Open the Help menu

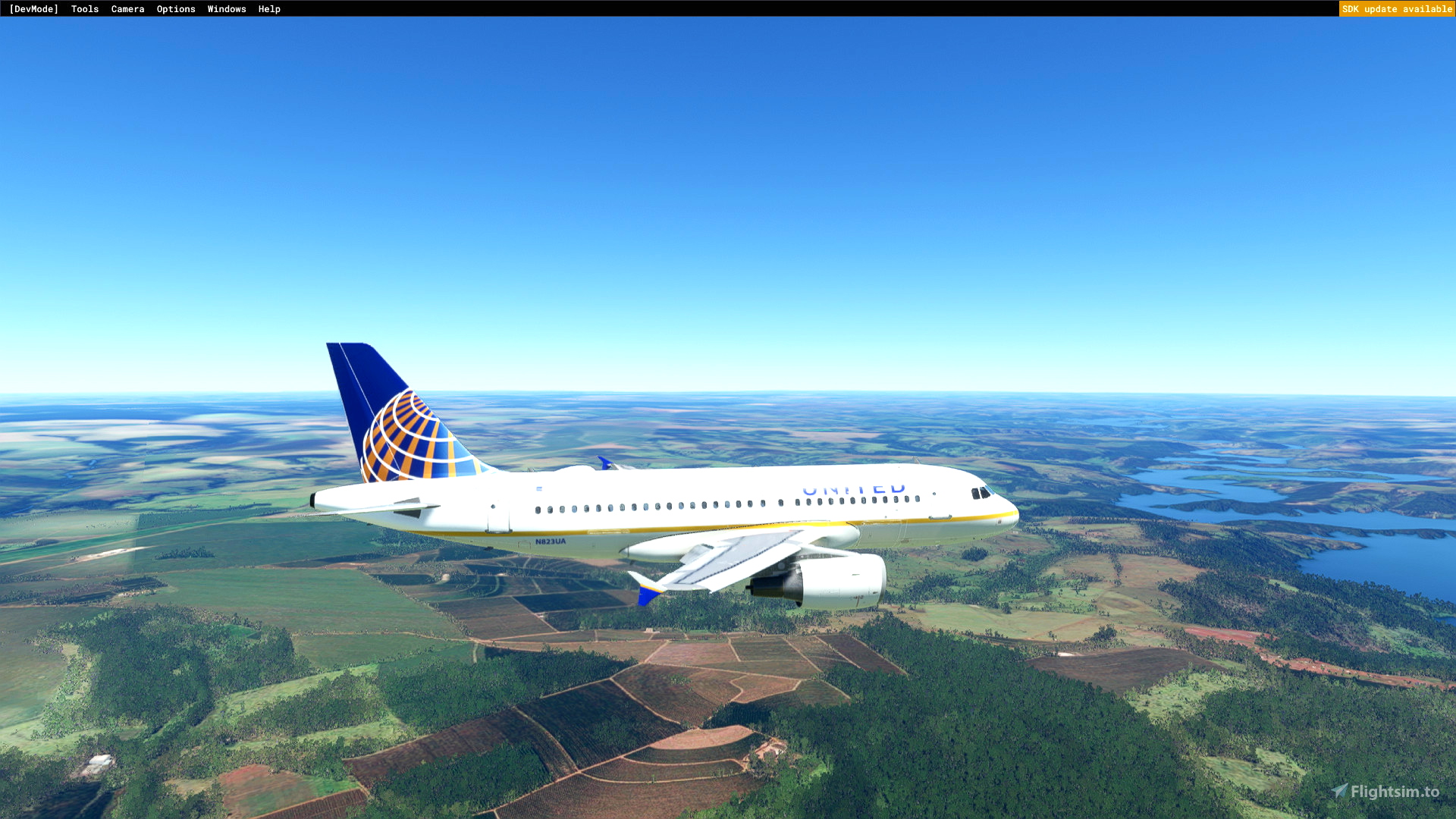pyautogui.click(x=269, y=8)
